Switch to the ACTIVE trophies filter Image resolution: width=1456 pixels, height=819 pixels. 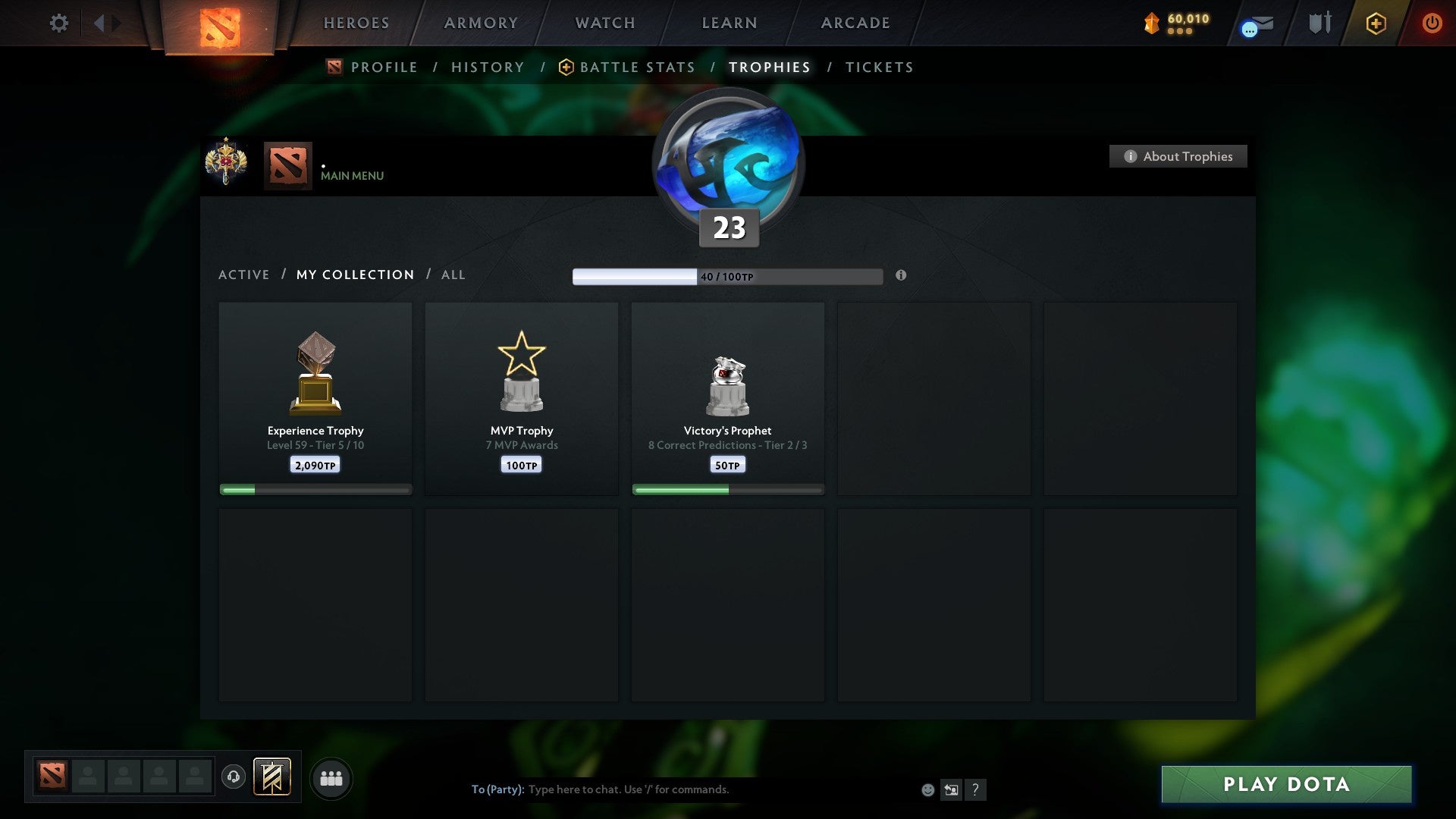244,275
